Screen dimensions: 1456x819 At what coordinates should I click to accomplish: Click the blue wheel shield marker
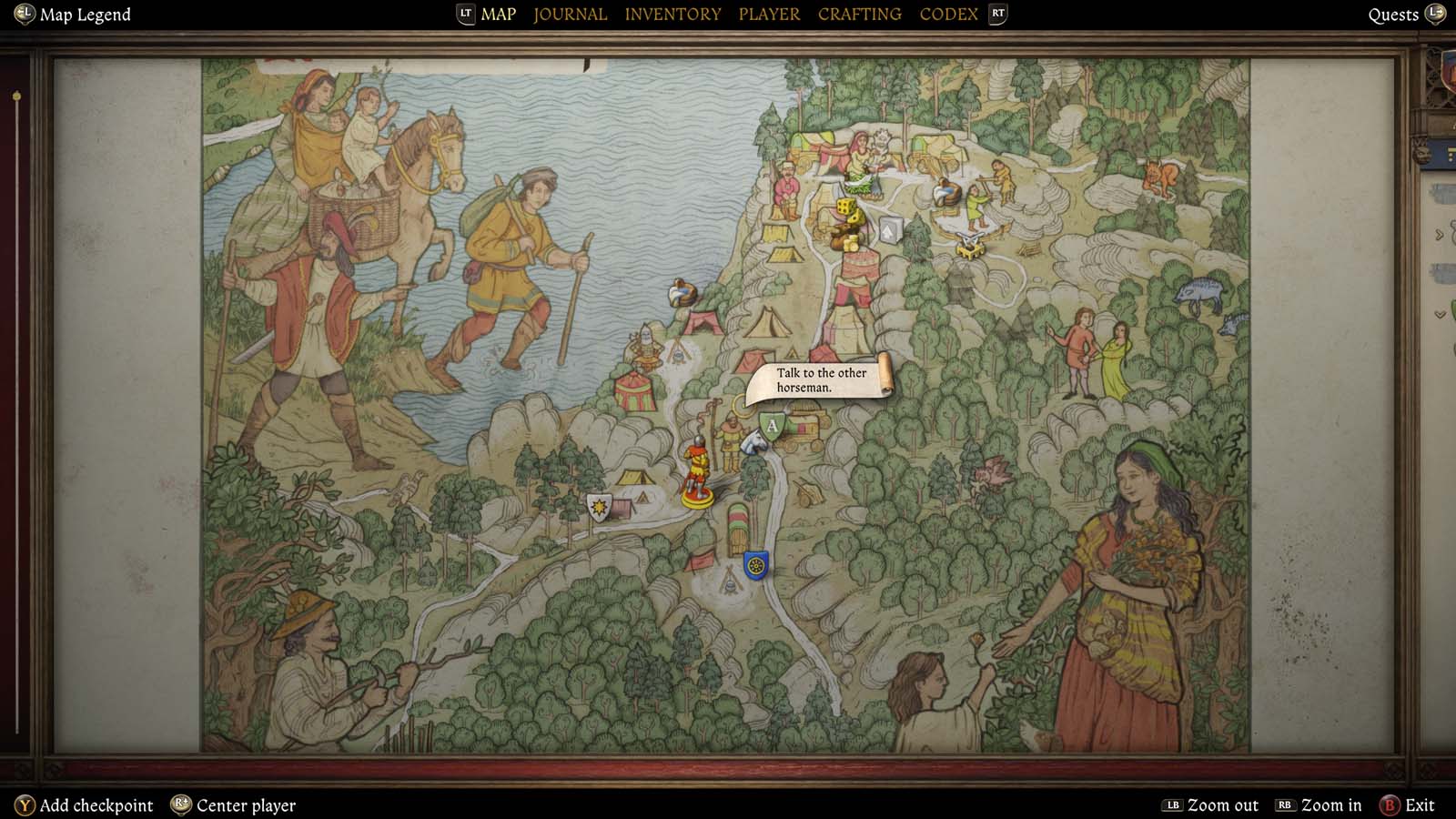754,565
